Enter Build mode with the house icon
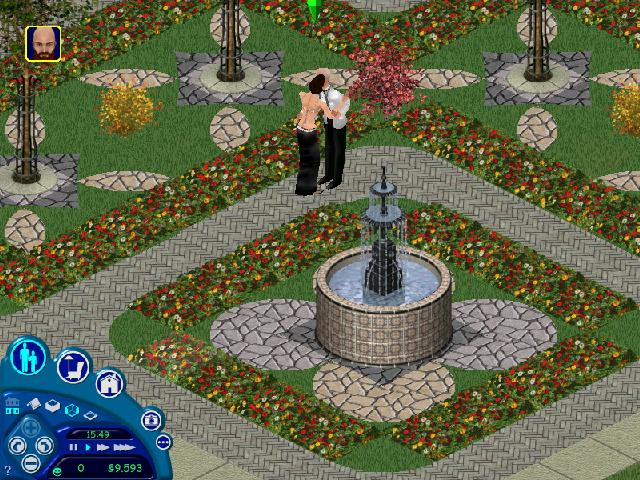This screenshot has height=480, width=640. click(109, 383)
